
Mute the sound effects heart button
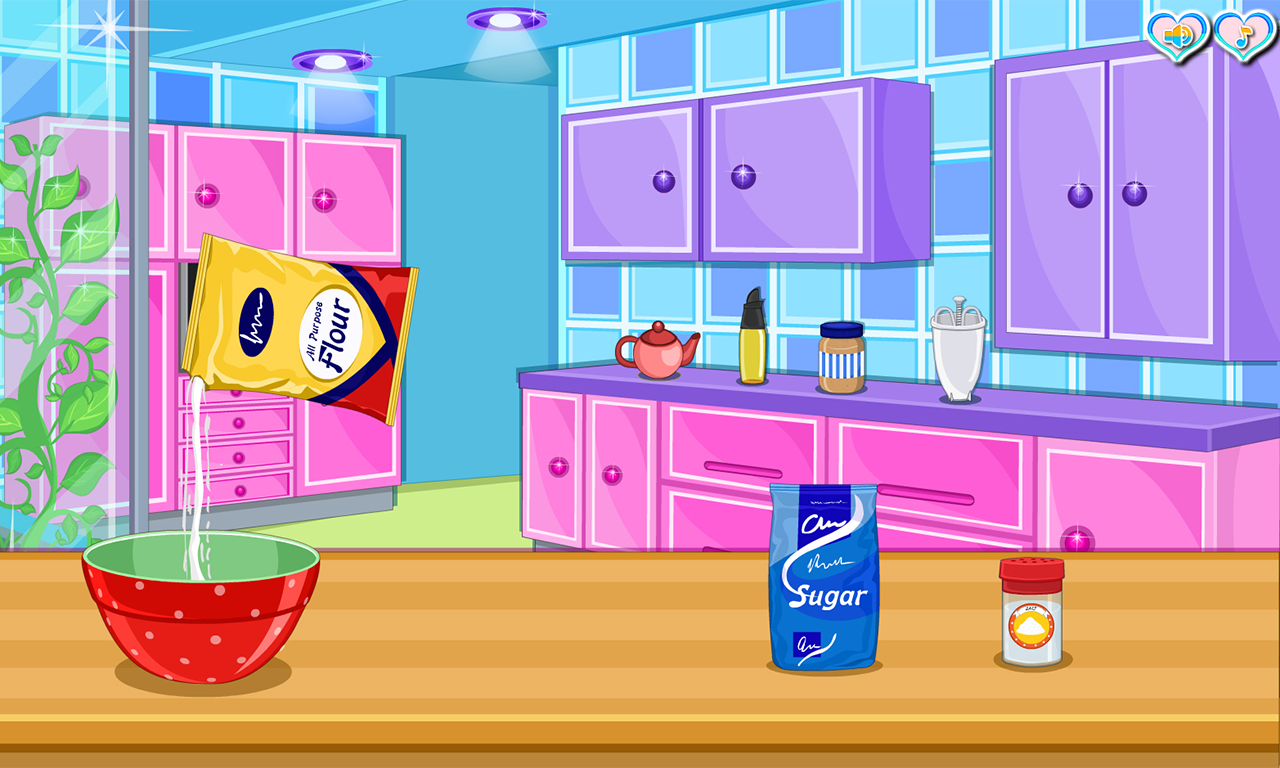coord(1176,35)
